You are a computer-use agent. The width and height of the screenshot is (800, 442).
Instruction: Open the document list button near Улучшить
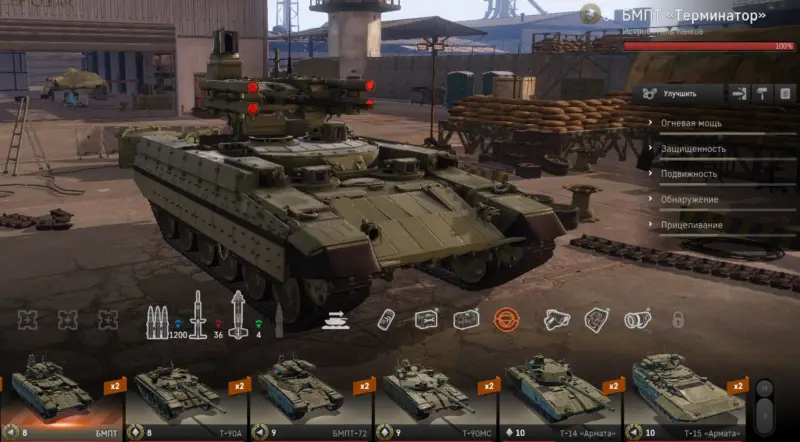point(784,93)
